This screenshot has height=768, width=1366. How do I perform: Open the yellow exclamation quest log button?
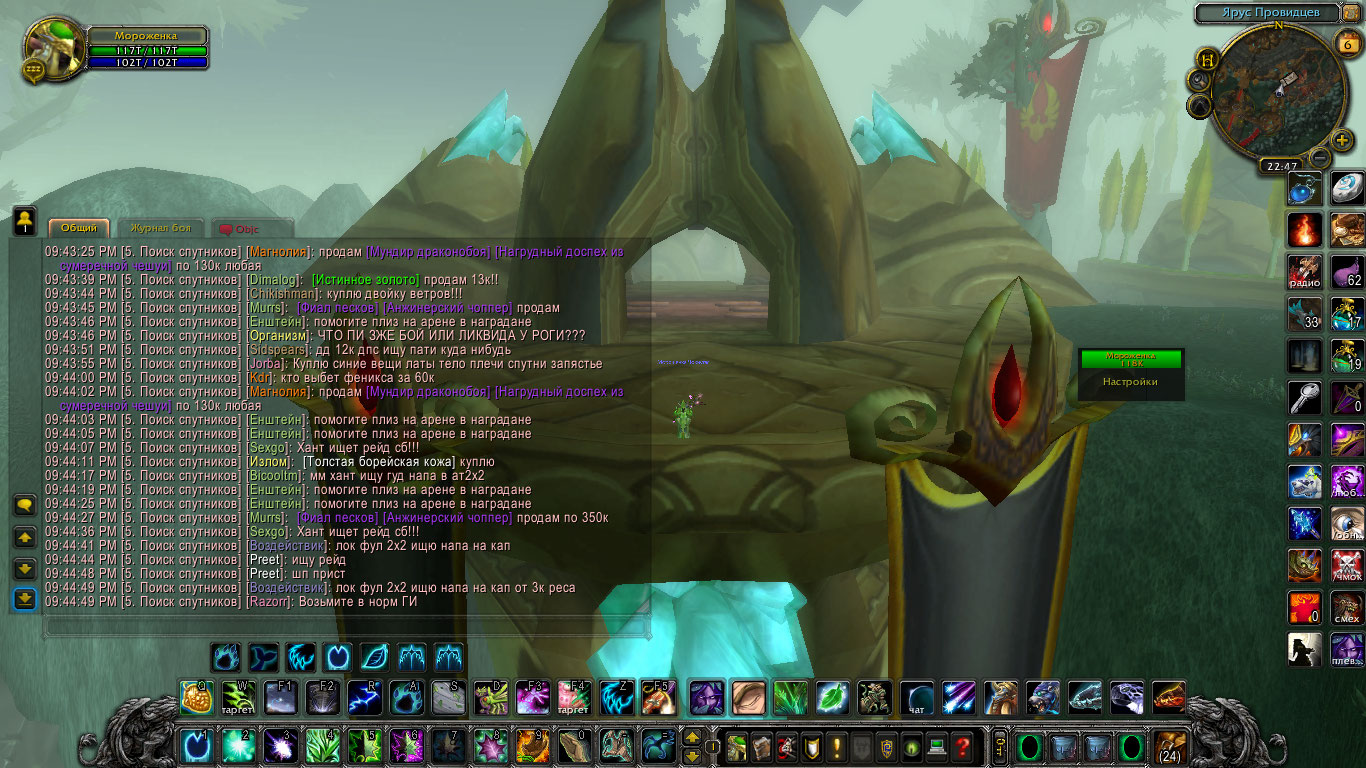point(836,746)
